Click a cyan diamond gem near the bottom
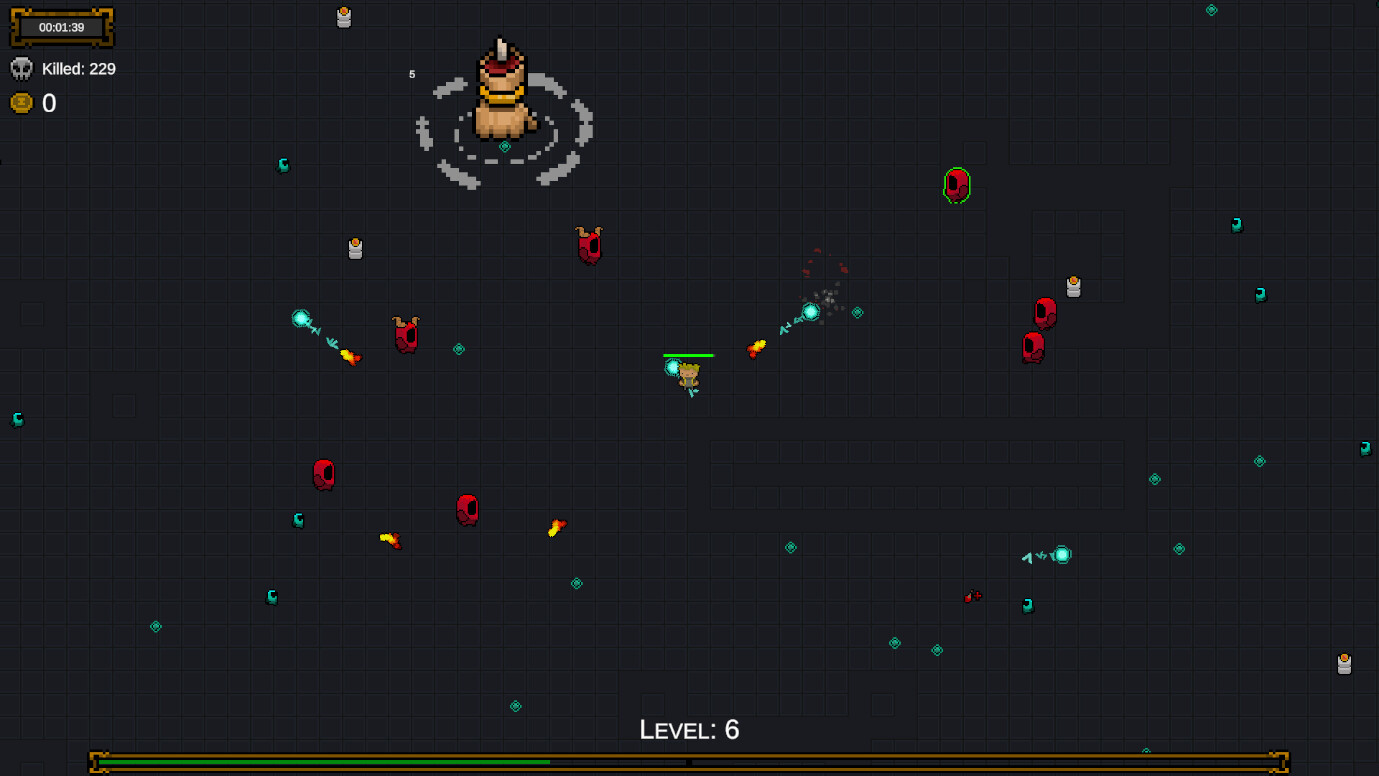This screenshot has width=1379, height=776. [x=516, y=706]
